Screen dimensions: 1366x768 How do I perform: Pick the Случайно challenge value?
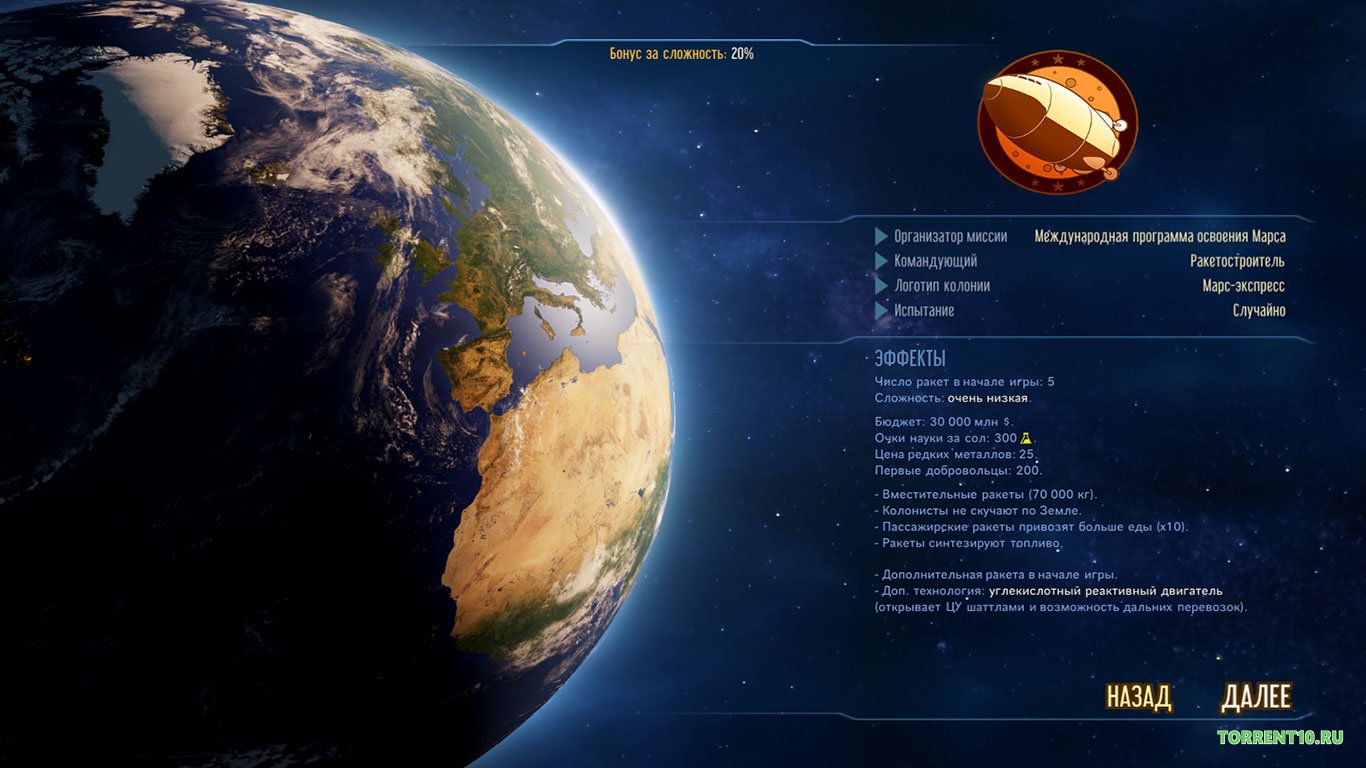[x=1258, y=311]
